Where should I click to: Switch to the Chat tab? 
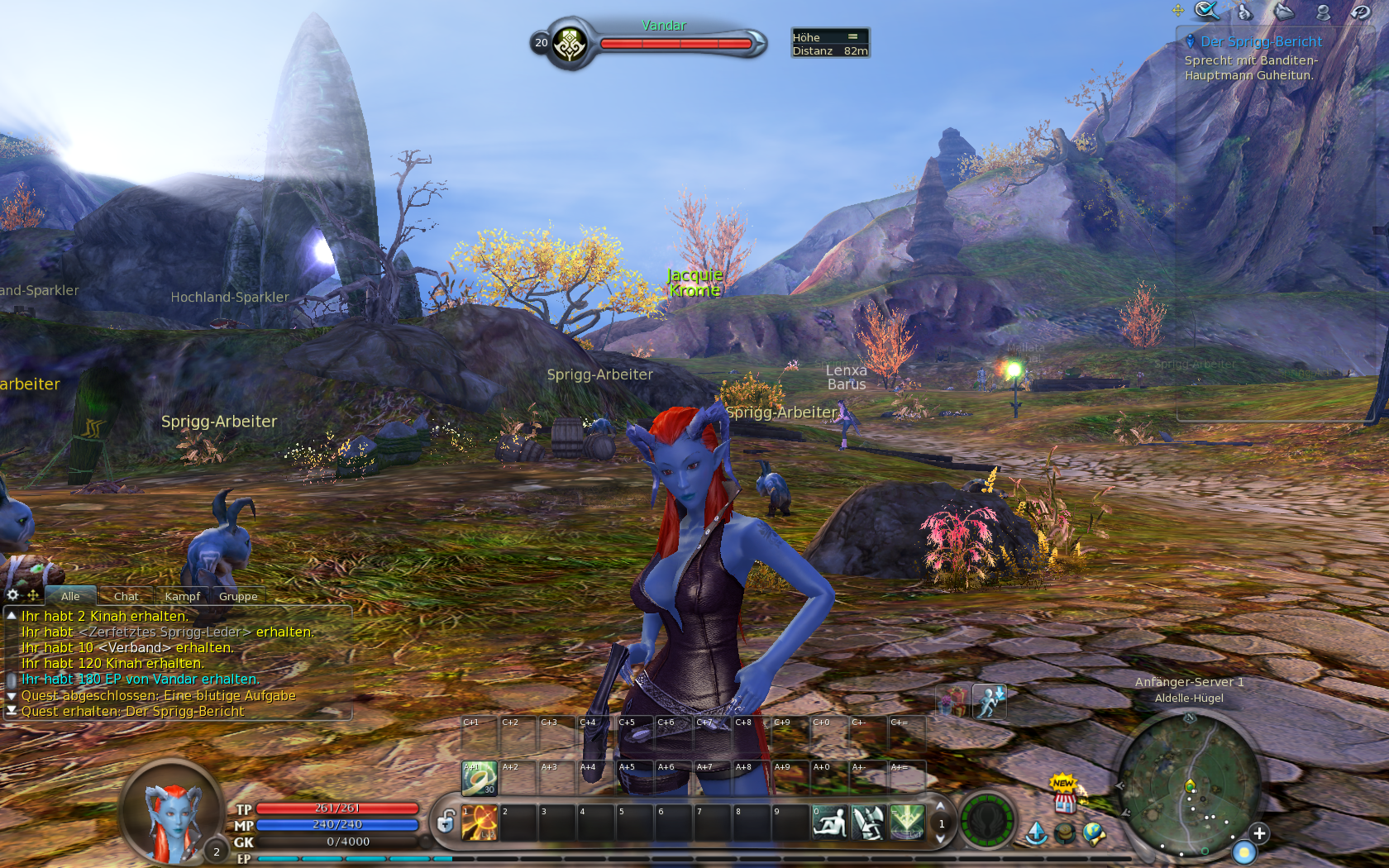tap(126, 596)
